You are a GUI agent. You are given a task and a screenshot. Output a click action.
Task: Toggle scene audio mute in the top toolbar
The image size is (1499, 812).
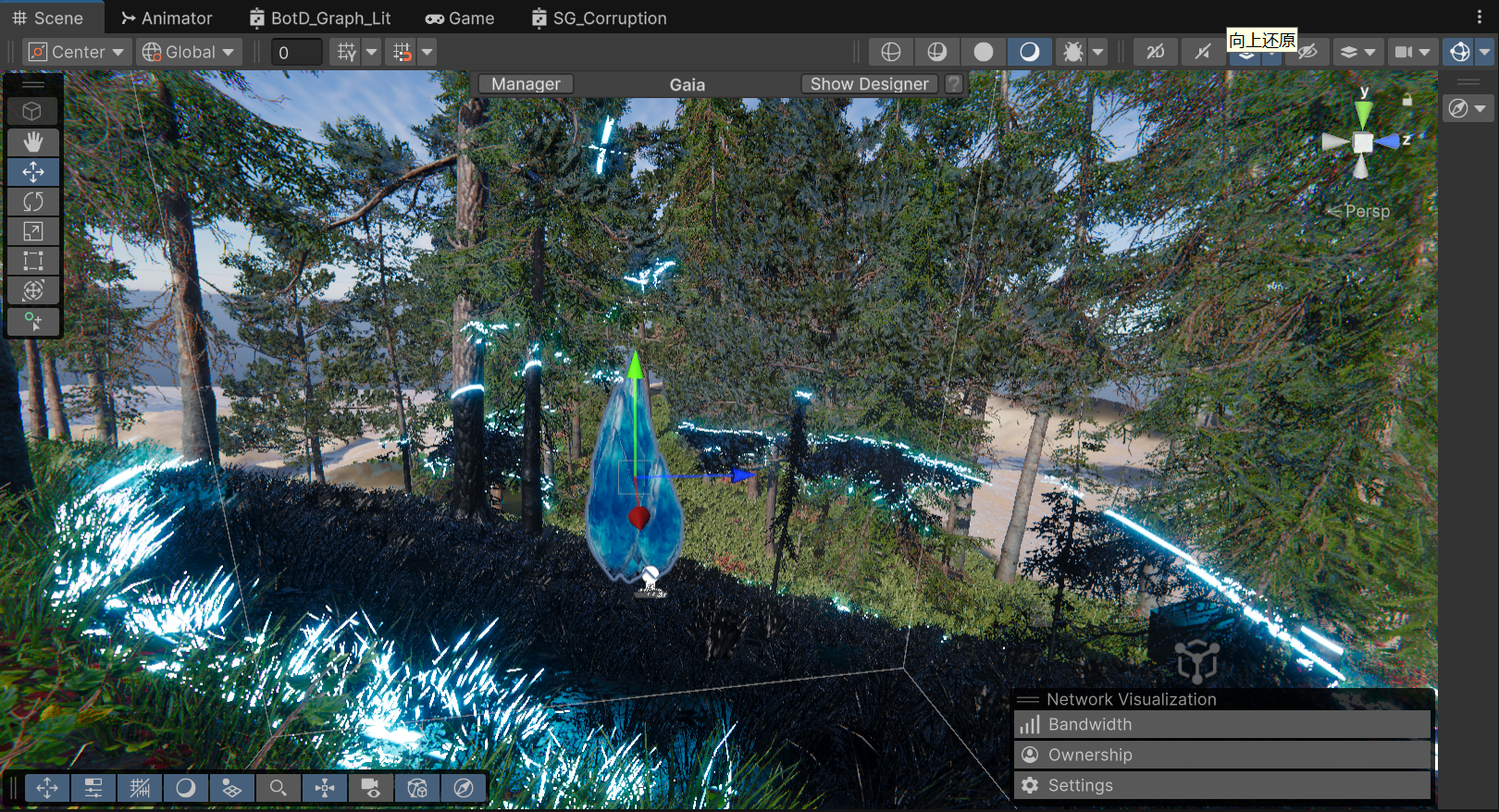click(1201, 52)
